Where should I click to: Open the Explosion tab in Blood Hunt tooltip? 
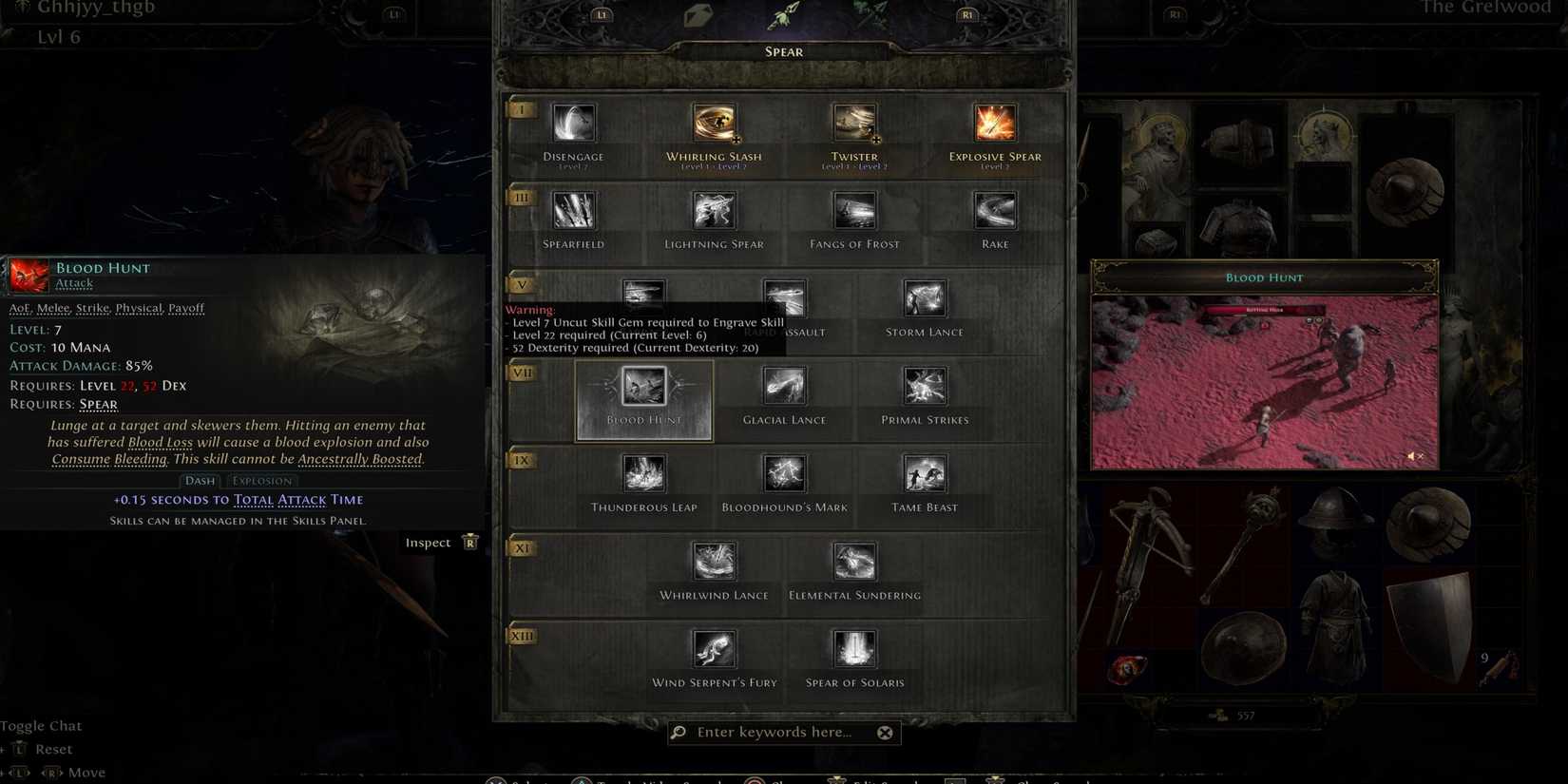point(261,480)
